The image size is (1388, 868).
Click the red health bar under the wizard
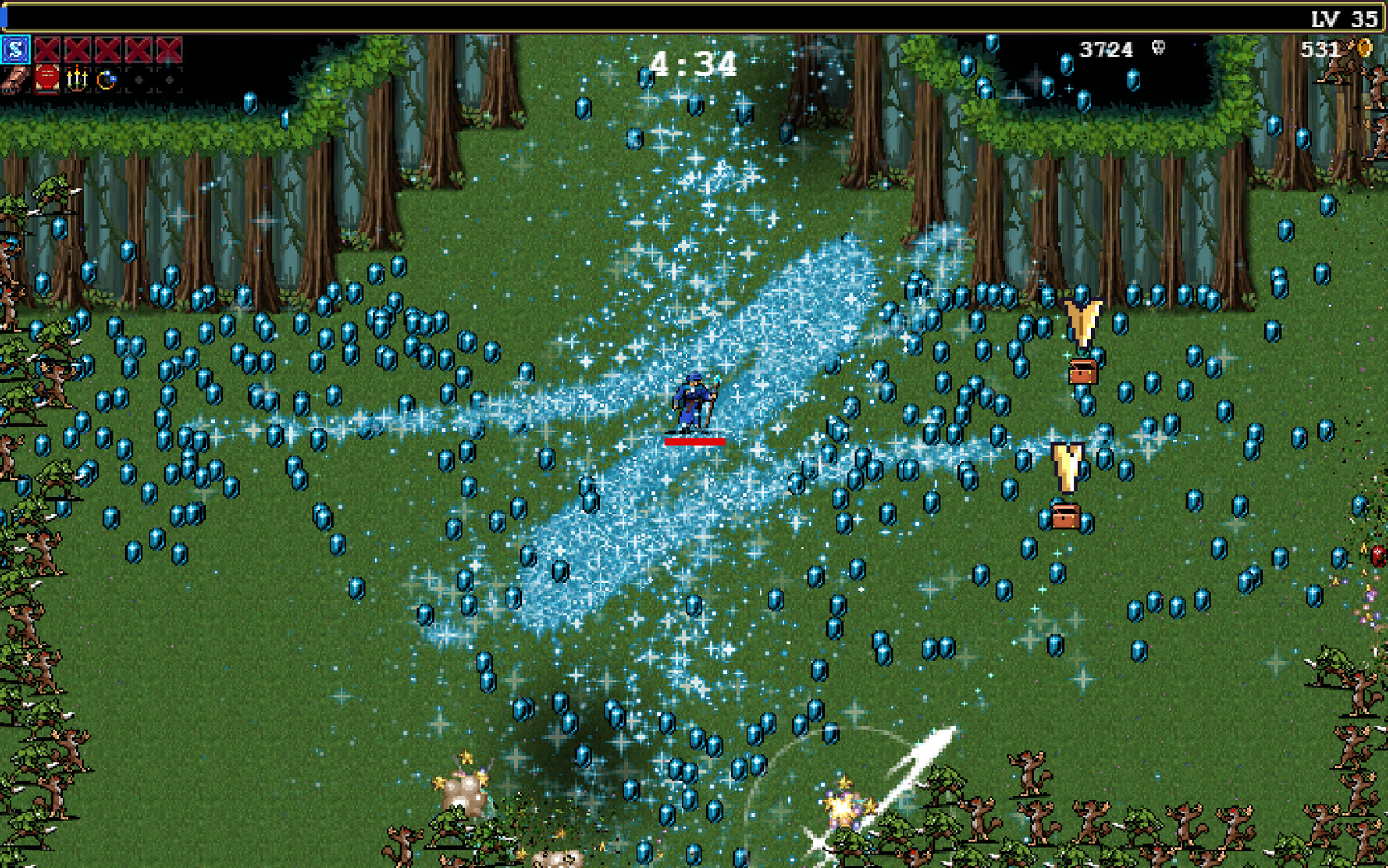point(696,440)
